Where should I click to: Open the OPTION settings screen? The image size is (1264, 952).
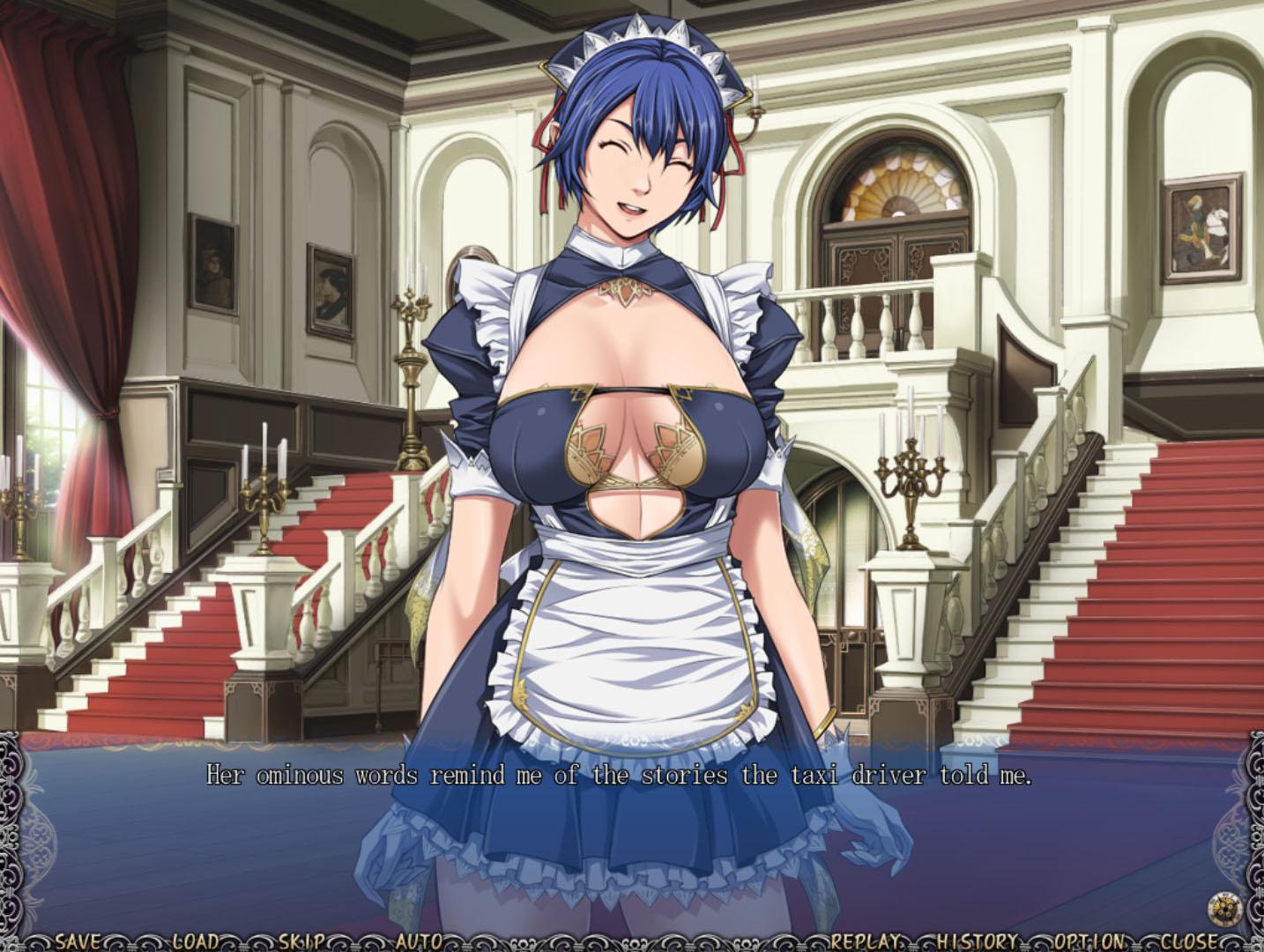pyautogui.click(x=1089, y=941)
